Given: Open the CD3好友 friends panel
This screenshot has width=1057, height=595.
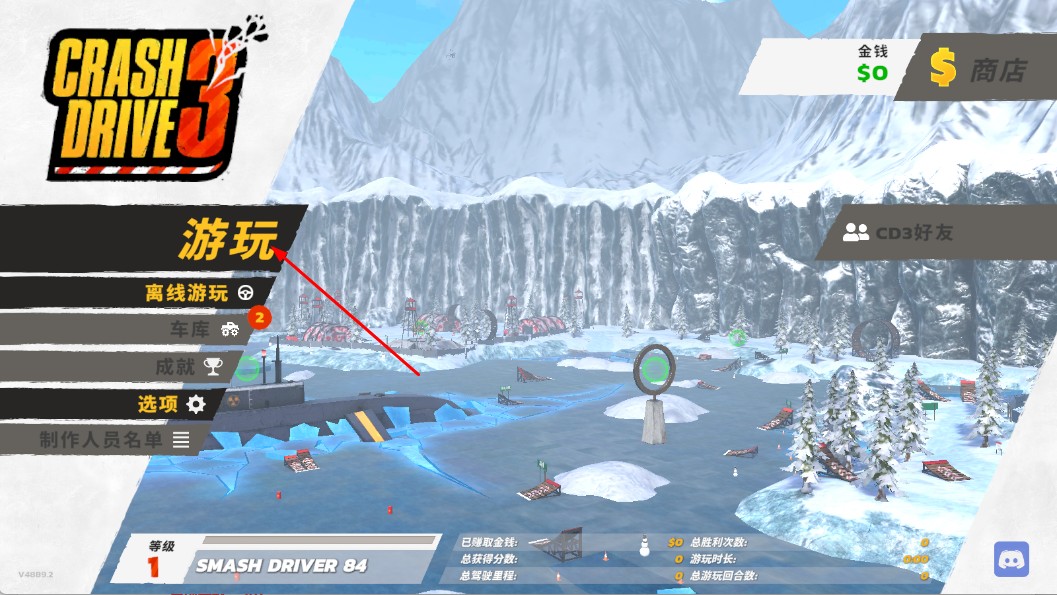Looking at the screenshot, I should point(900,233).
